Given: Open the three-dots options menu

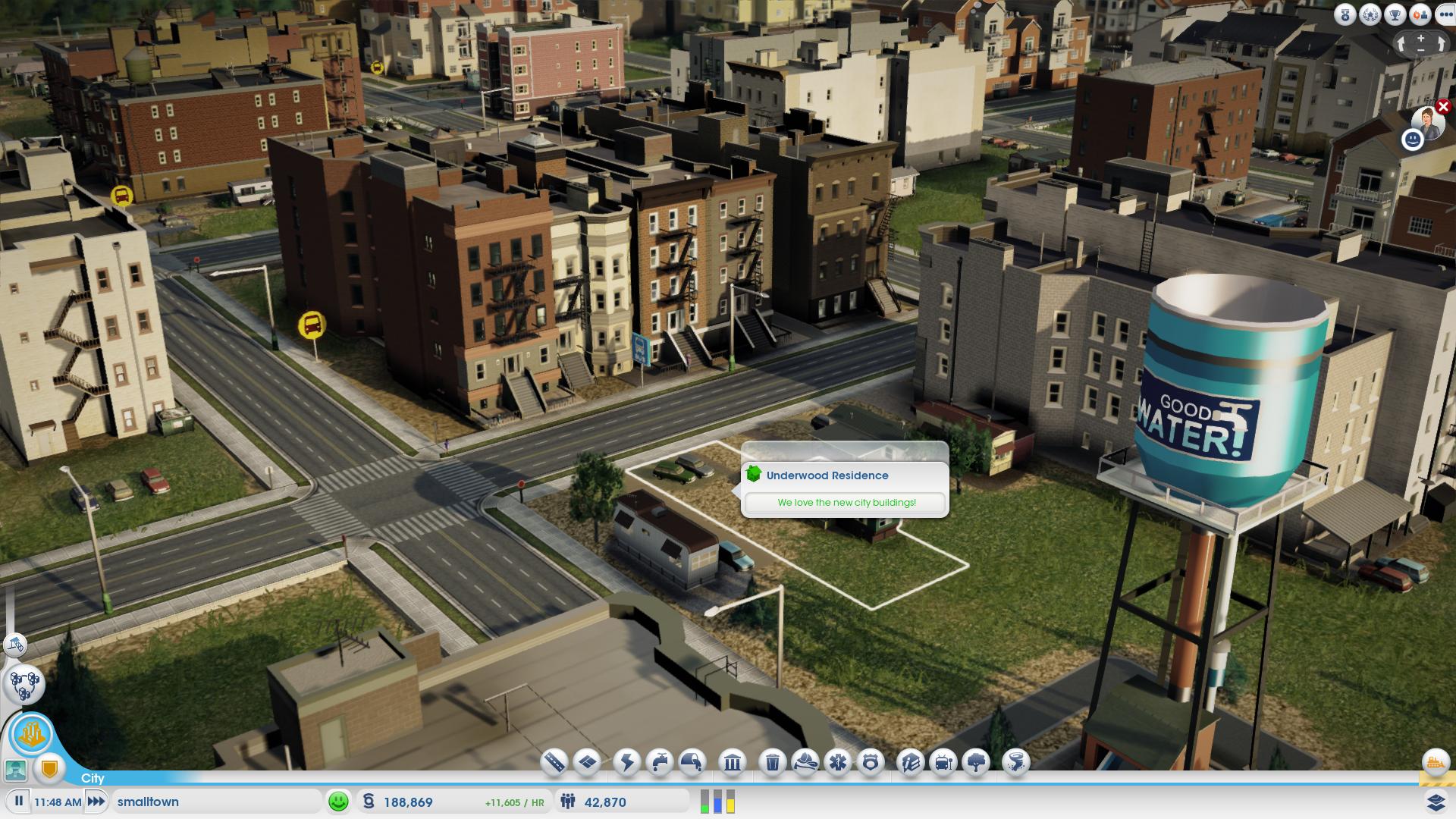Looking at the screenshot, I should pyautogui.click(x=1445, y=14).
